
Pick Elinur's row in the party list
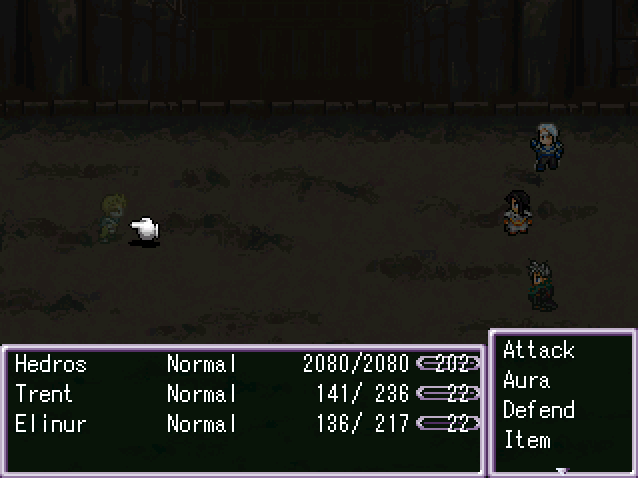50,424
